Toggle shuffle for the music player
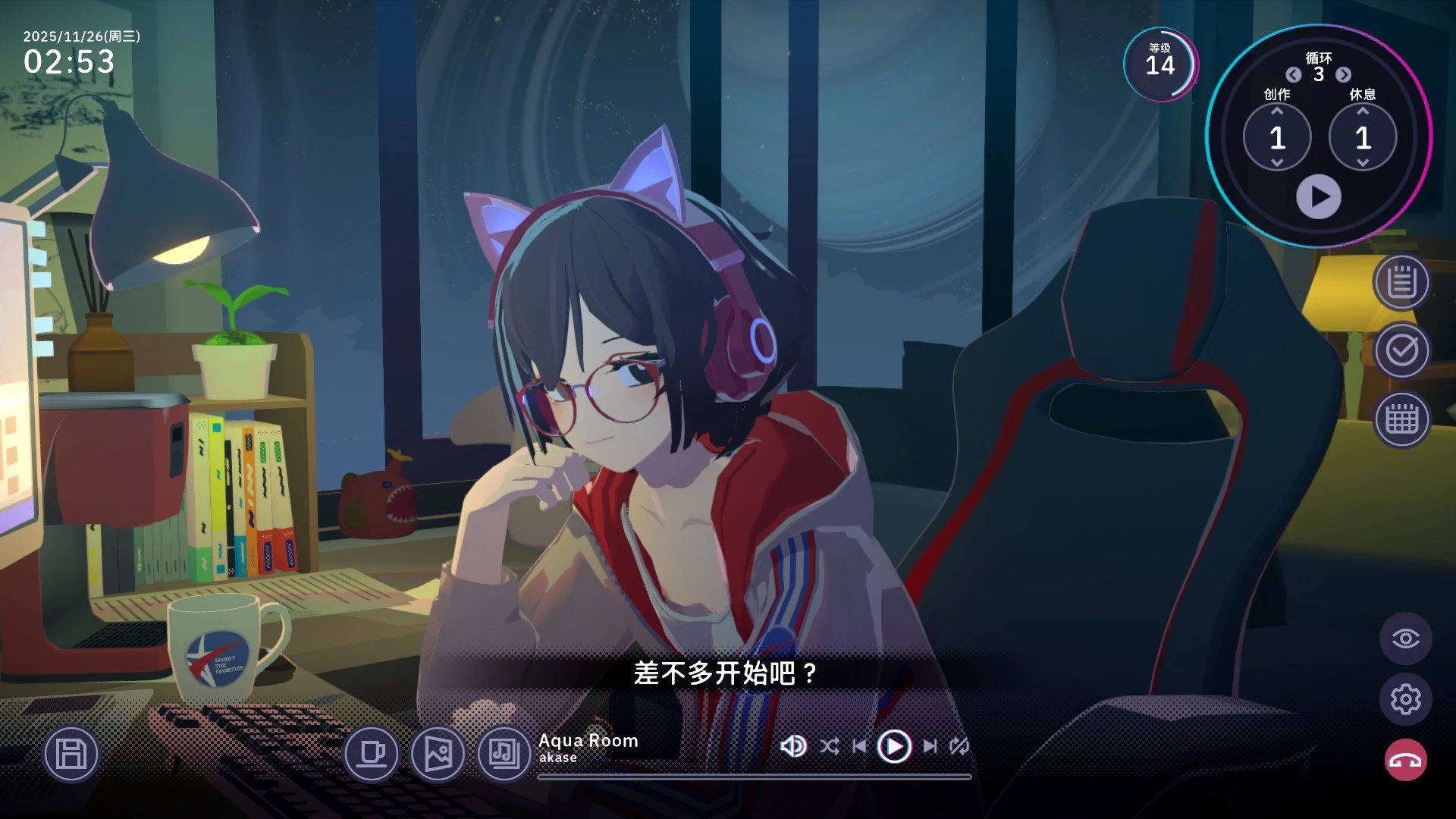Viewport: 1456px width, 819px height. tap(829, 747)
